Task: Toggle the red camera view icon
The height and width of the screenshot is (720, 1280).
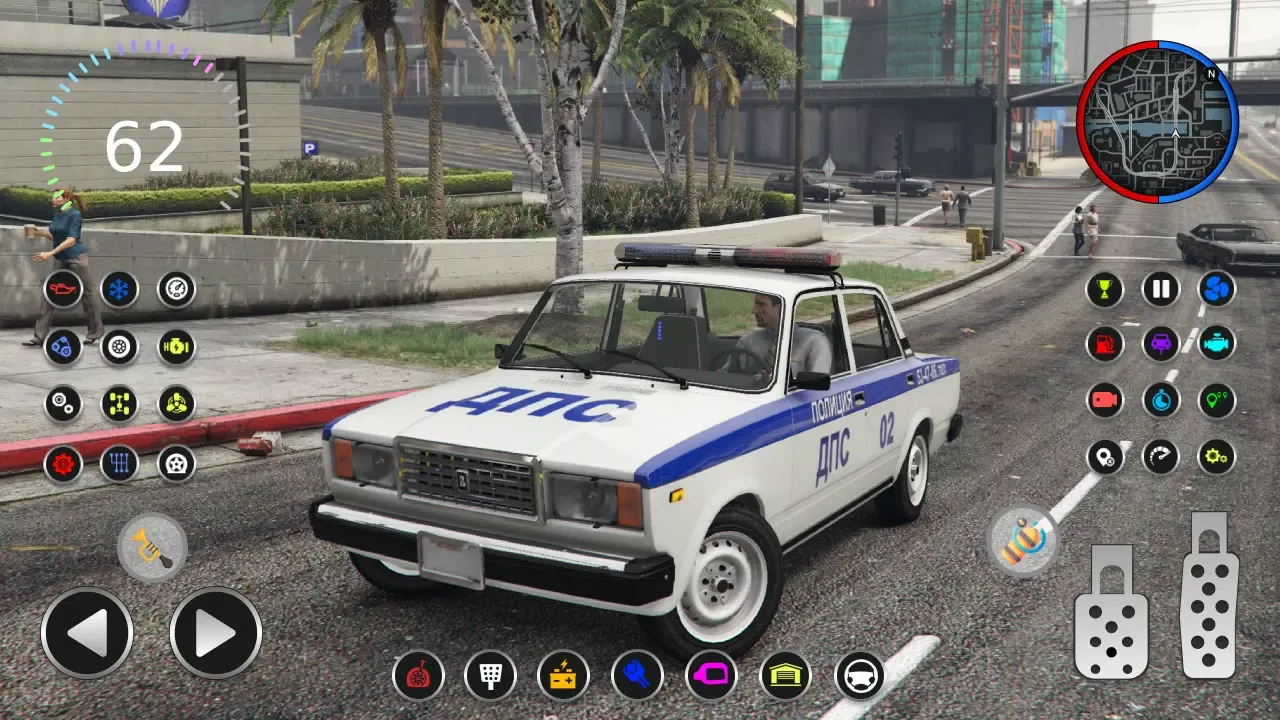Action: click(x=1105, y=399)
